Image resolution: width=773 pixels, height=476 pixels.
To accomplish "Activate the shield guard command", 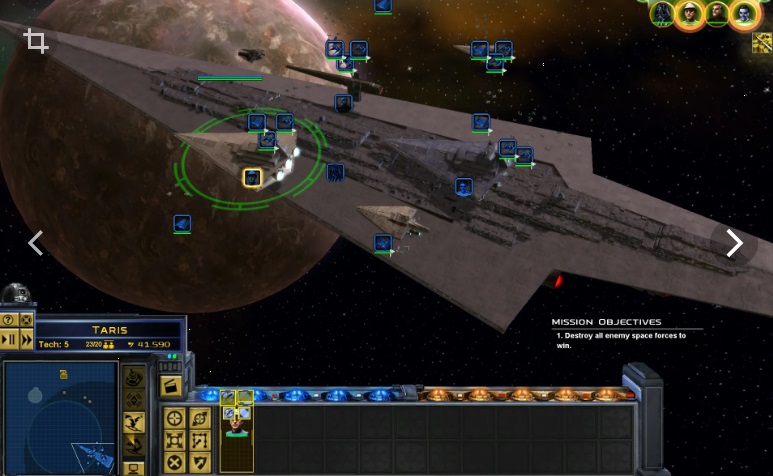I will (199, 462).
